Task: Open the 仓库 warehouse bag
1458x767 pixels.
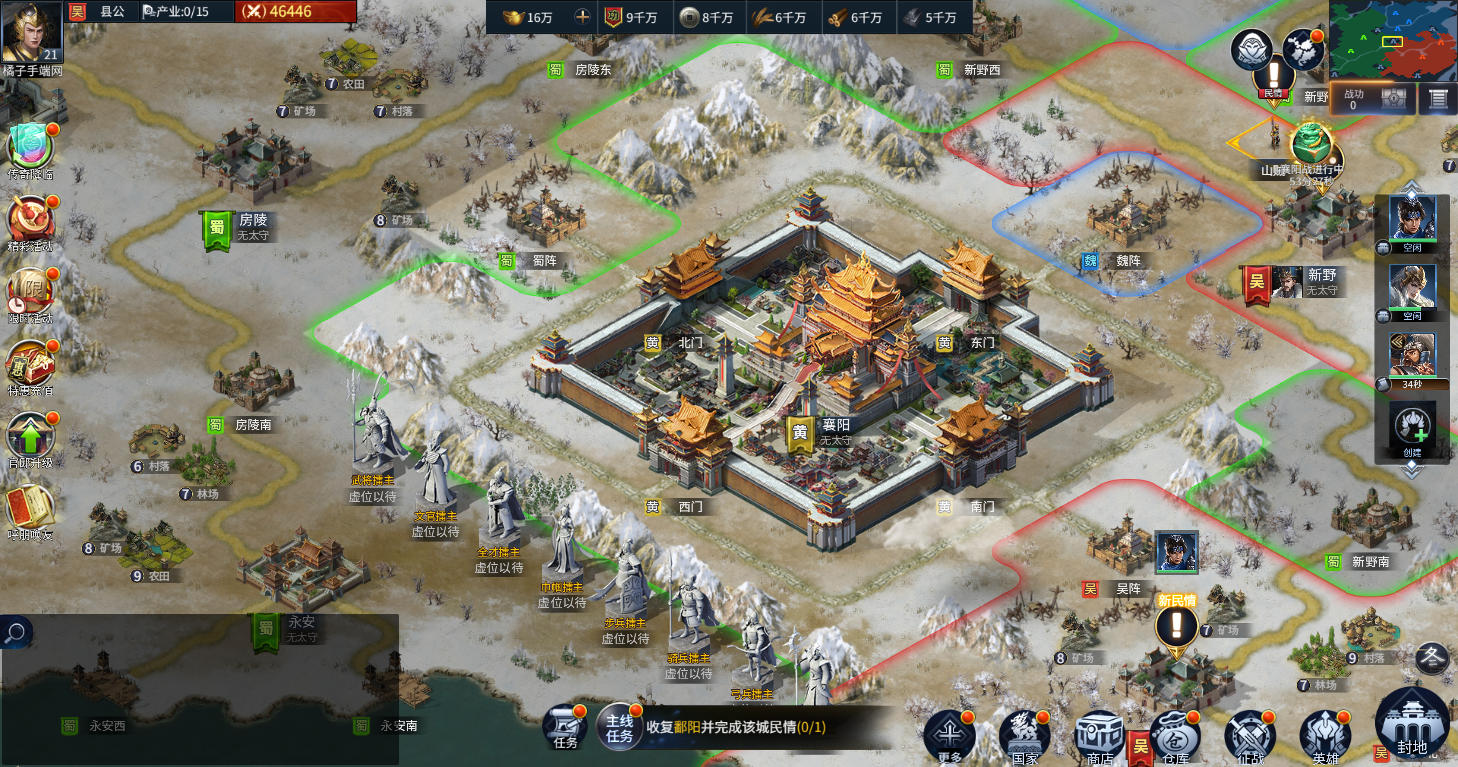Action: [1175, 736]
